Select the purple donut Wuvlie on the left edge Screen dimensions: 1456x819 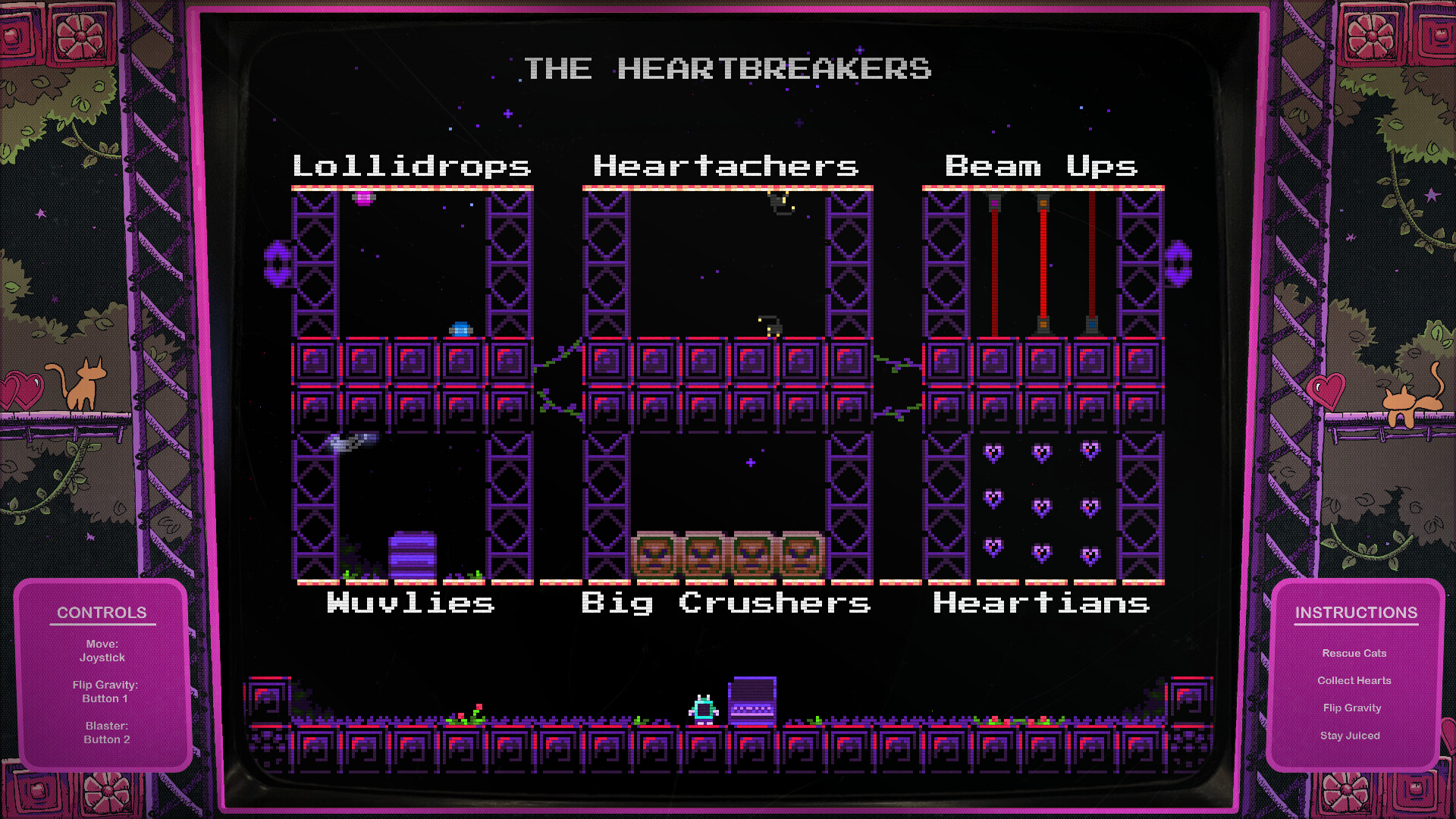click(278, 265)
